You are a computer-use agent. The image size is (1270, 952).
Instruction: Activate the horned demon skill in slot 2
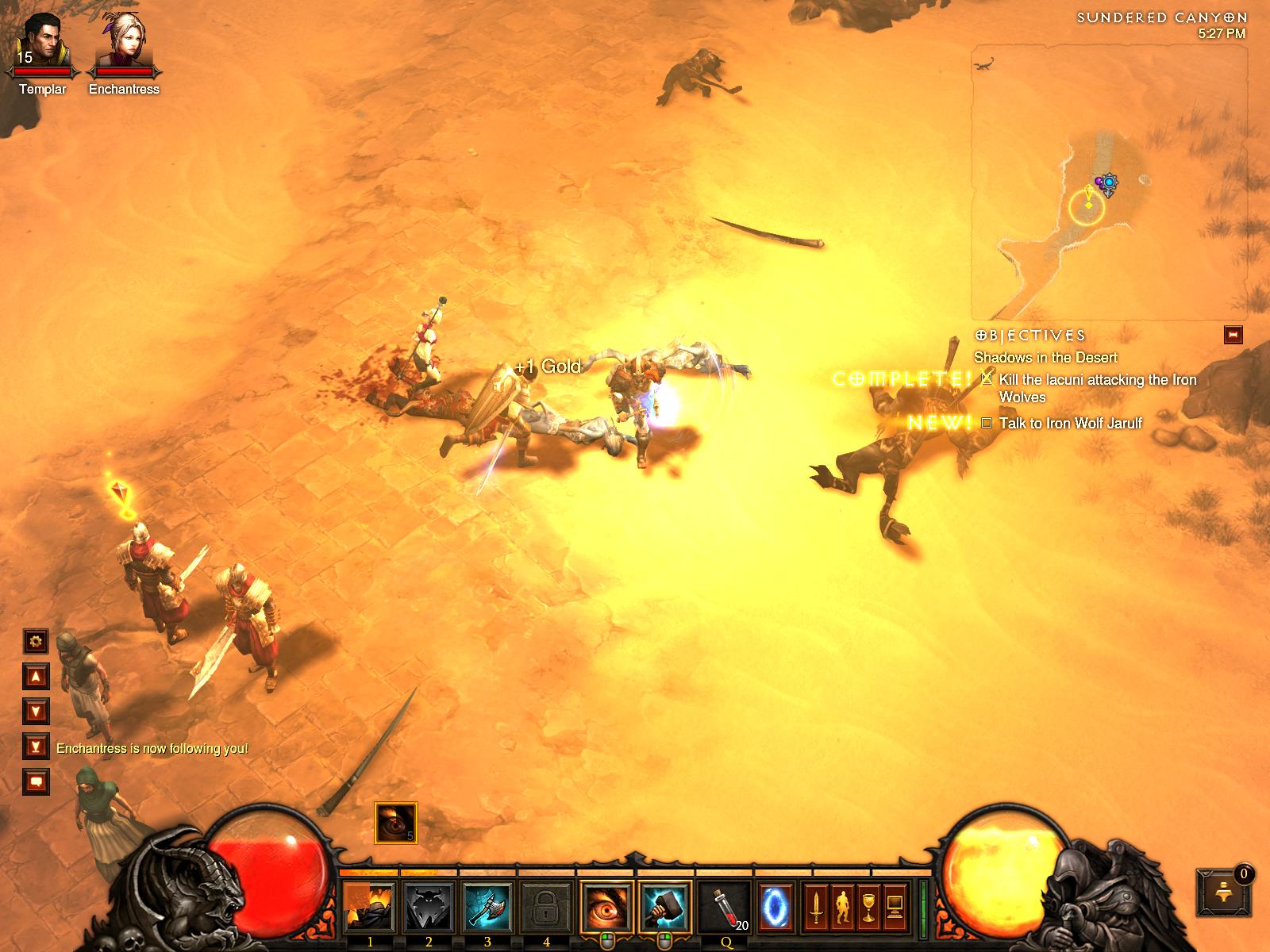tap(429, 907)
